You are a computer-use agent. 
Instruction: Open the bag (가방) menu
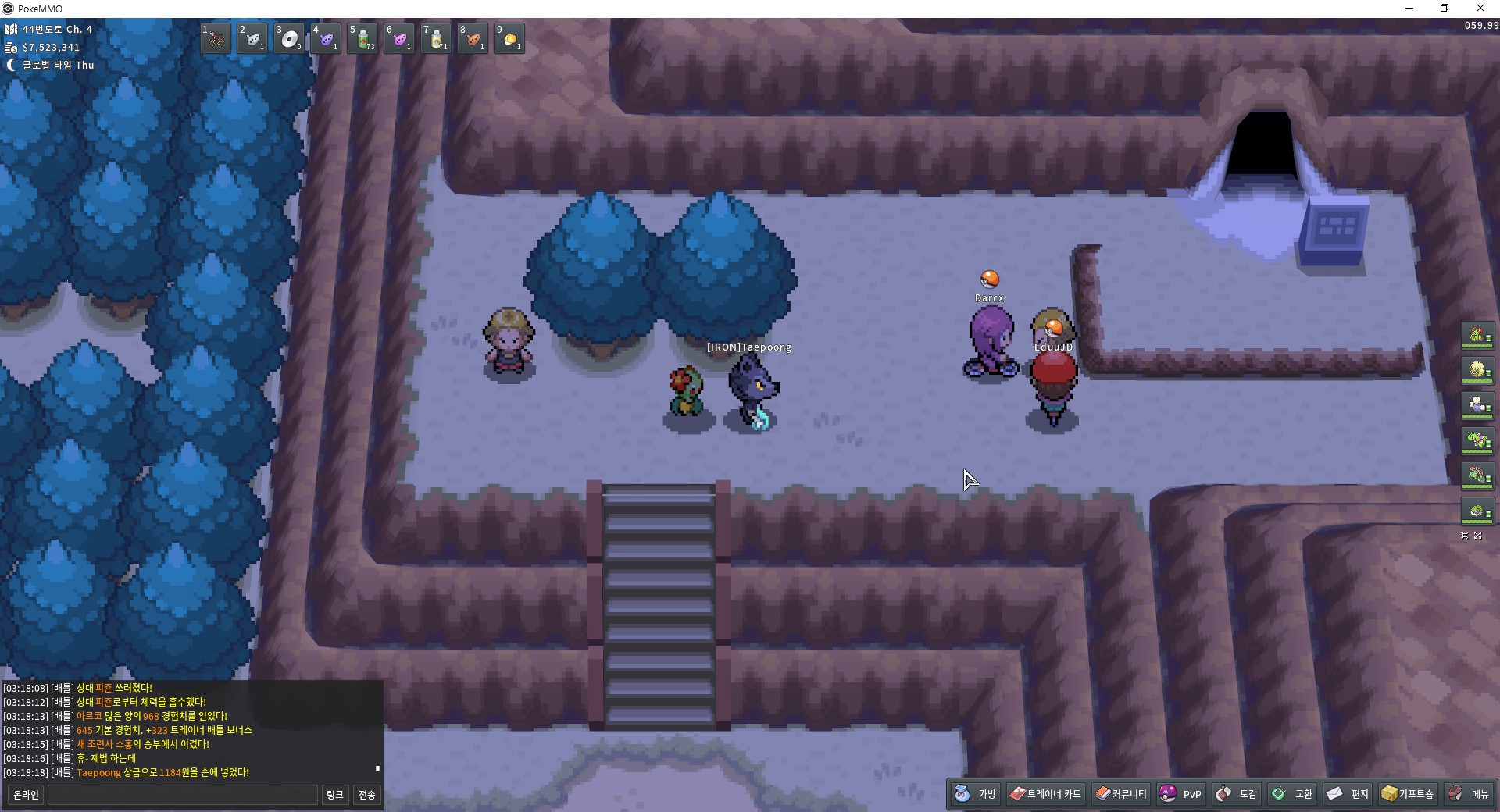(x=976, y=794)
